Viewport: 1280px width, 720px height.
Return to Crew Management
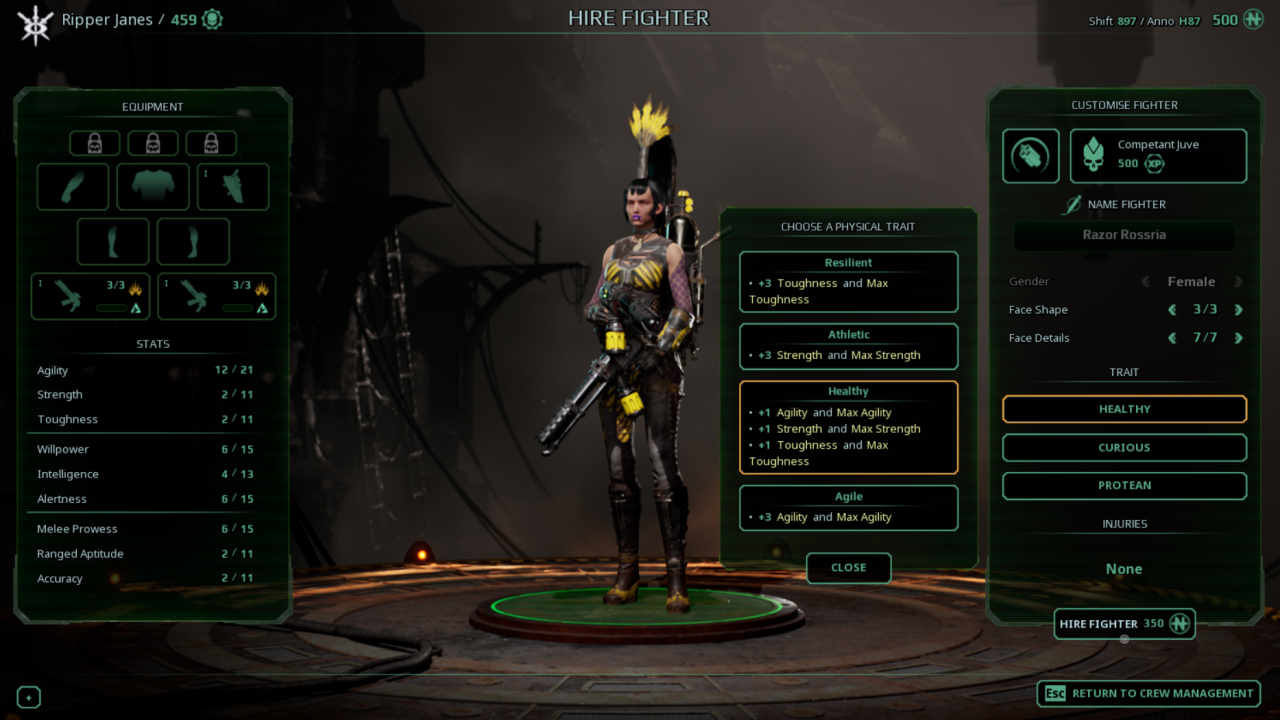coord(1148,693)
